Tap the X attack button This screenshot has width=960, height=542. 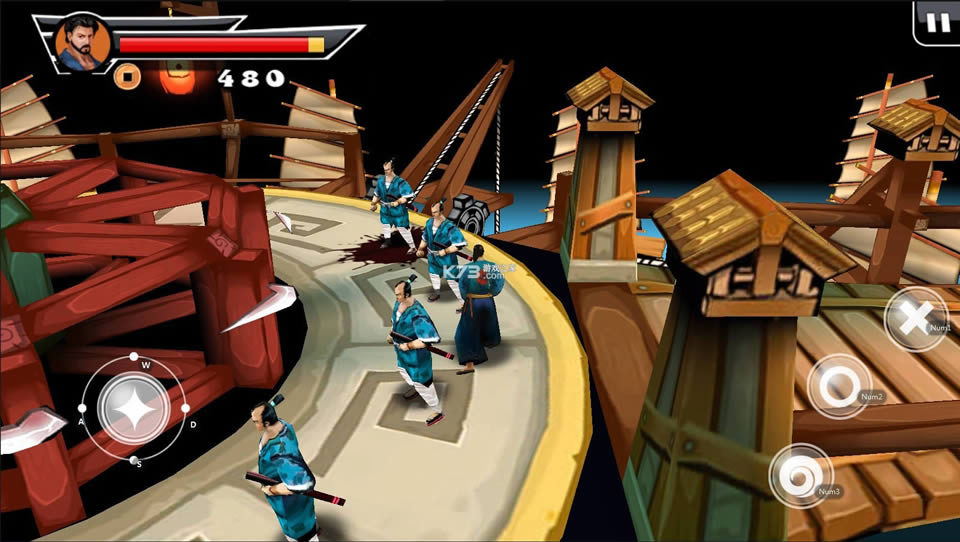coord(914,319)
